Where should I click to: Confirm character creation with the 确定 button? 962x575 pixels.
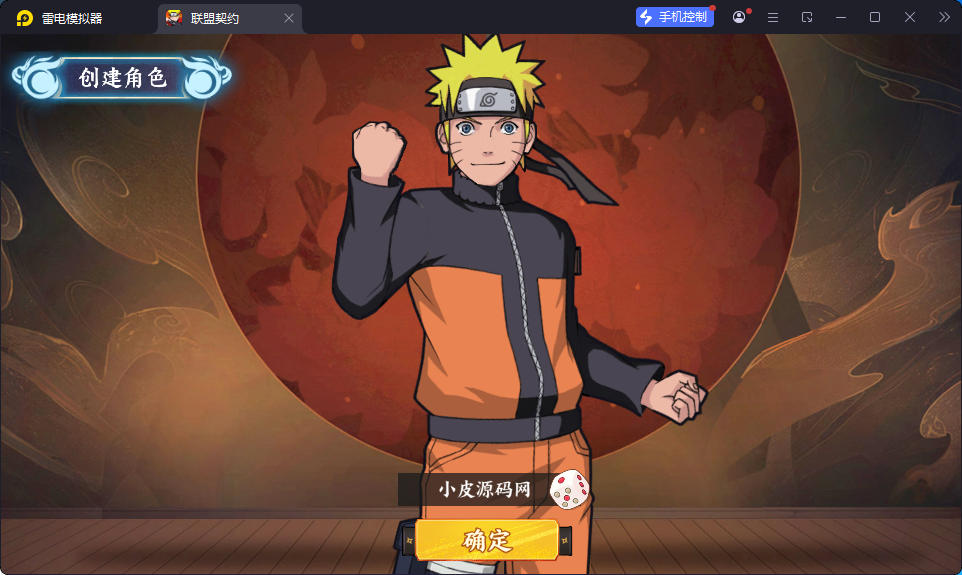click(487, 540)
